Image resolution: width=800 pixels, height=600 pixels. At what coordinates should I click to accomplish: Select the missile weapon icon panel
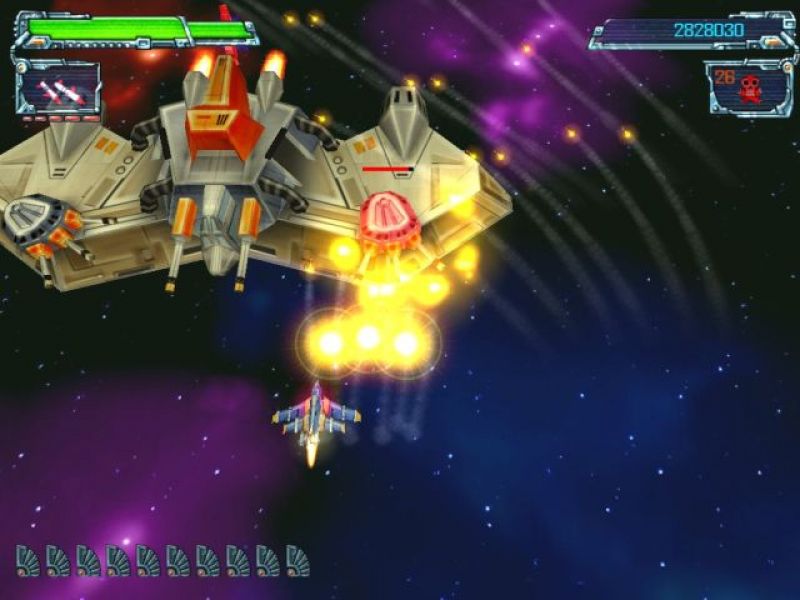tap(58, 91)
